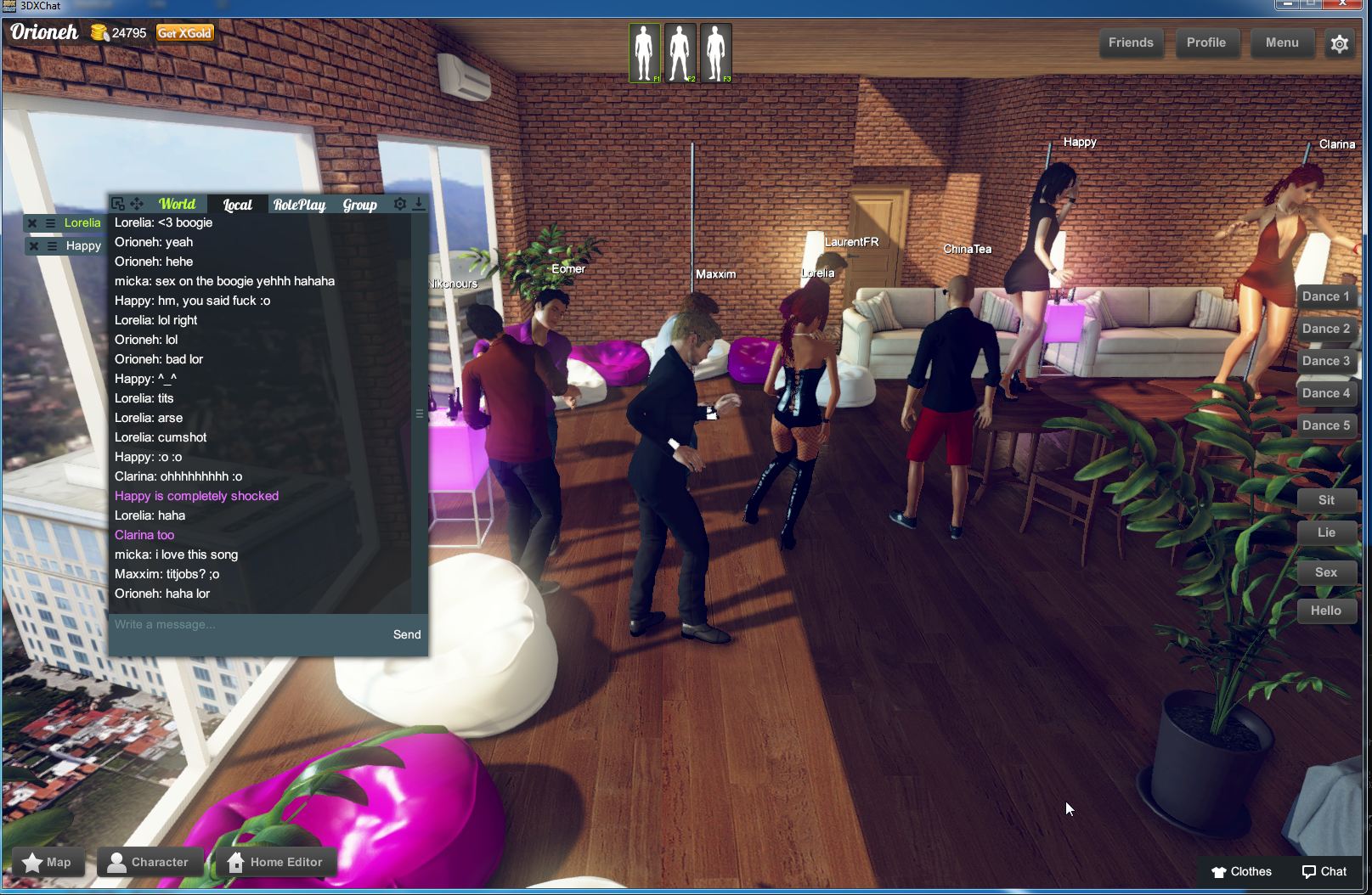Click the XGold coins icon
Viewport: 1372px width, 895px height.
tap(99, 34)
